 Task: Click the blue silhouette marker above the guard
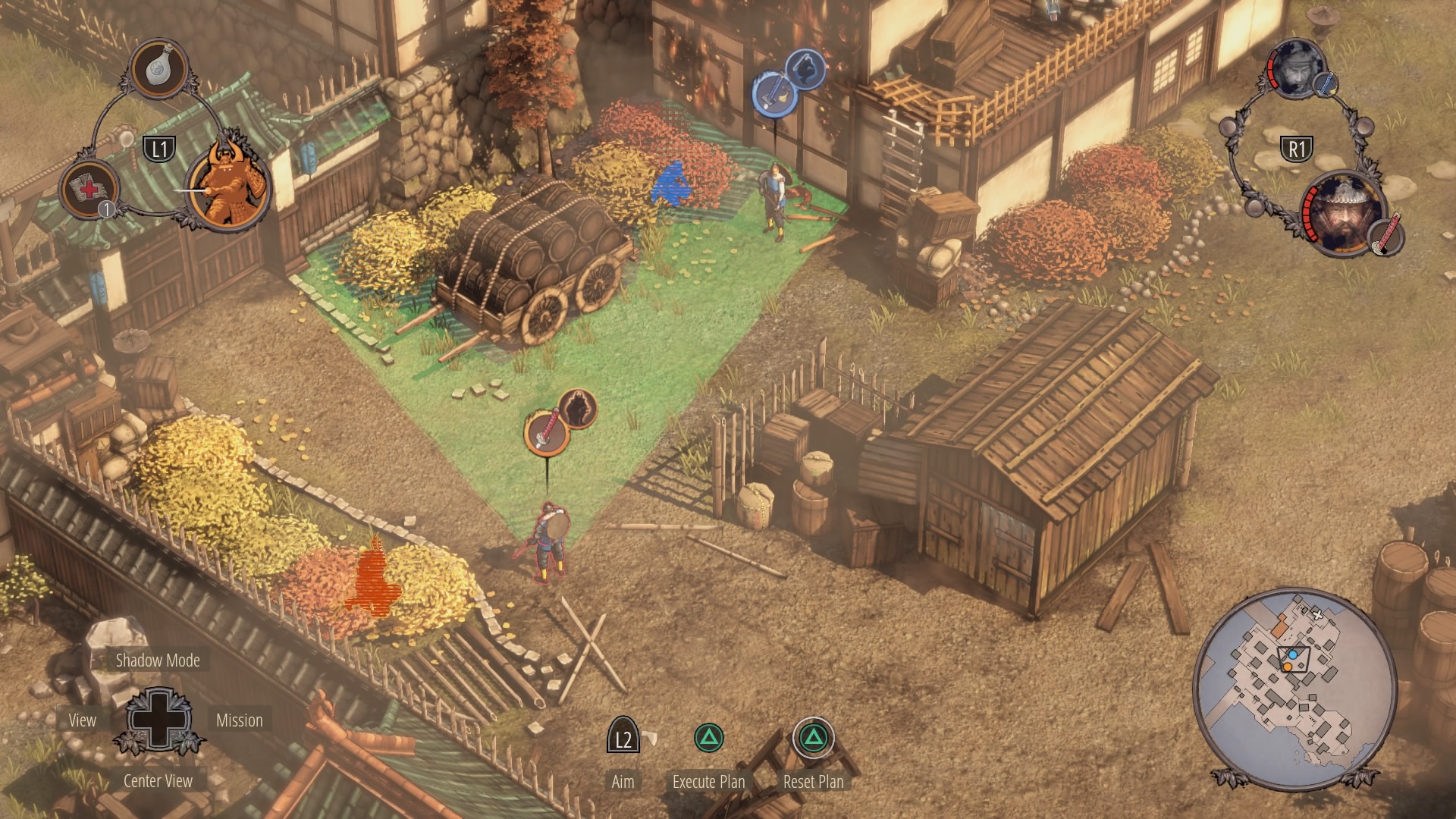[x=805, y=70]
